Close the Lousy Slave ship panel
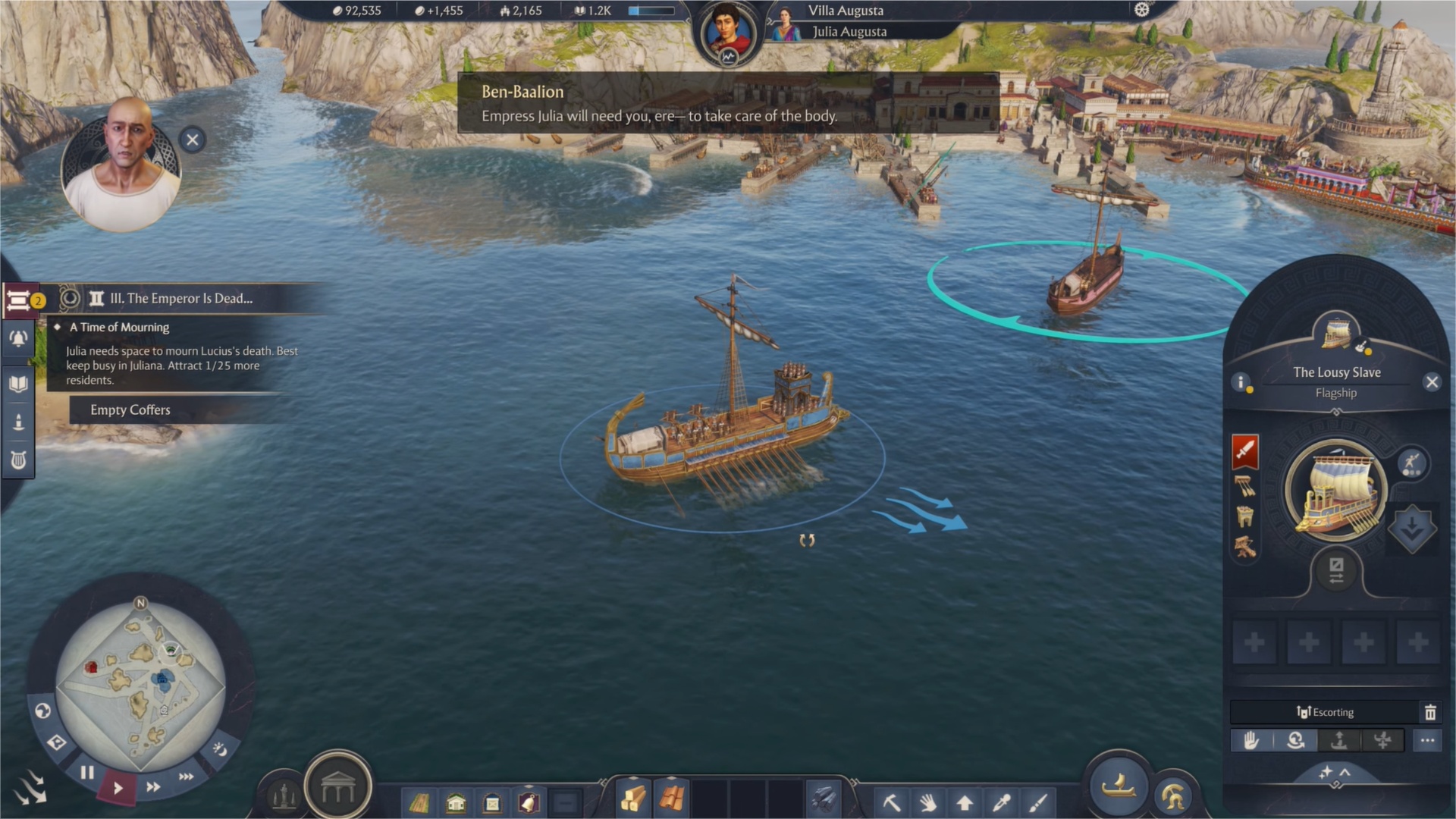This screenshot has height=819, width=1456. 1432,382
